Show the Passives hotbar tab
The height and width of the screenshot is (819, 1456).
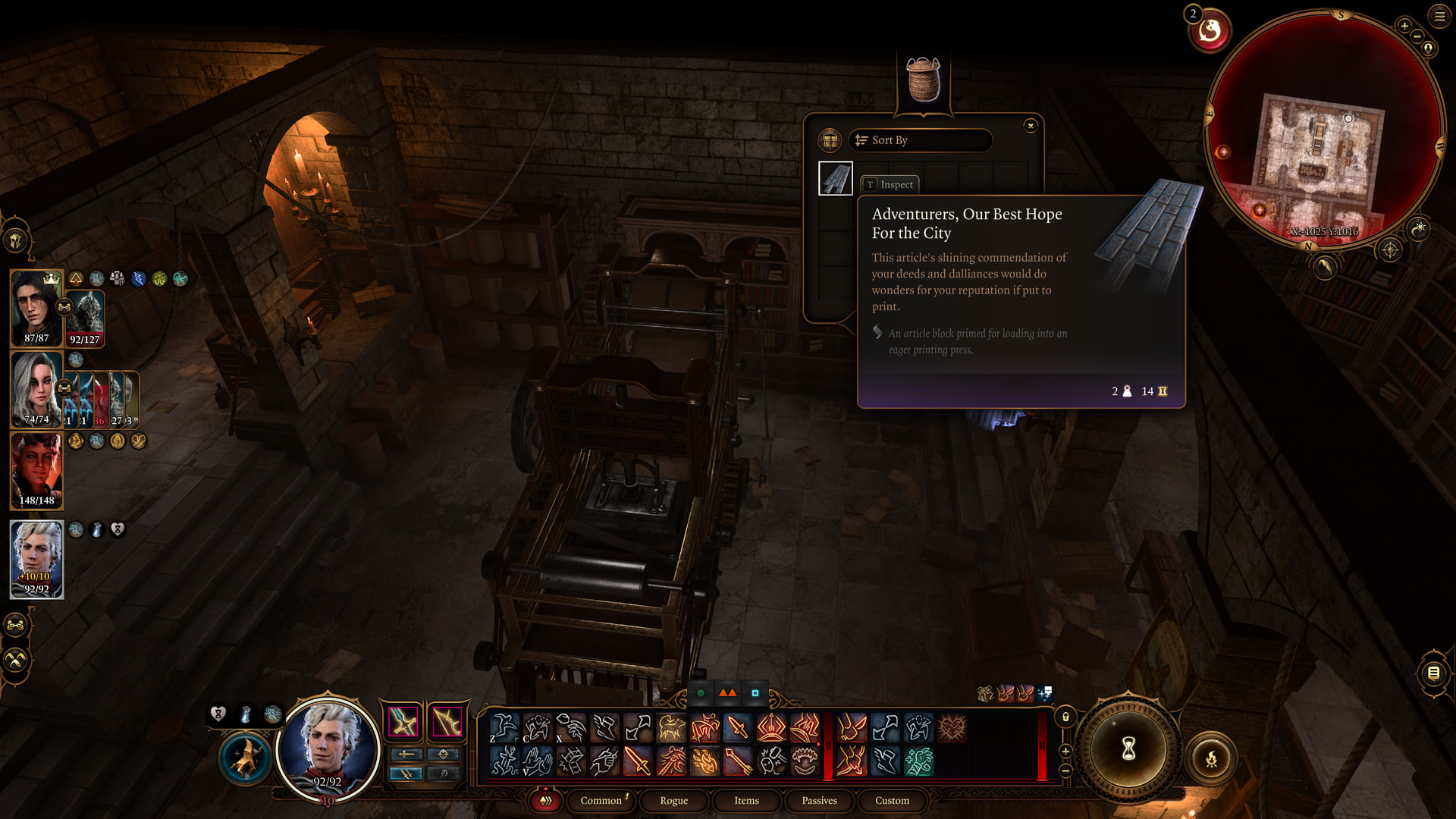point(819,801)
